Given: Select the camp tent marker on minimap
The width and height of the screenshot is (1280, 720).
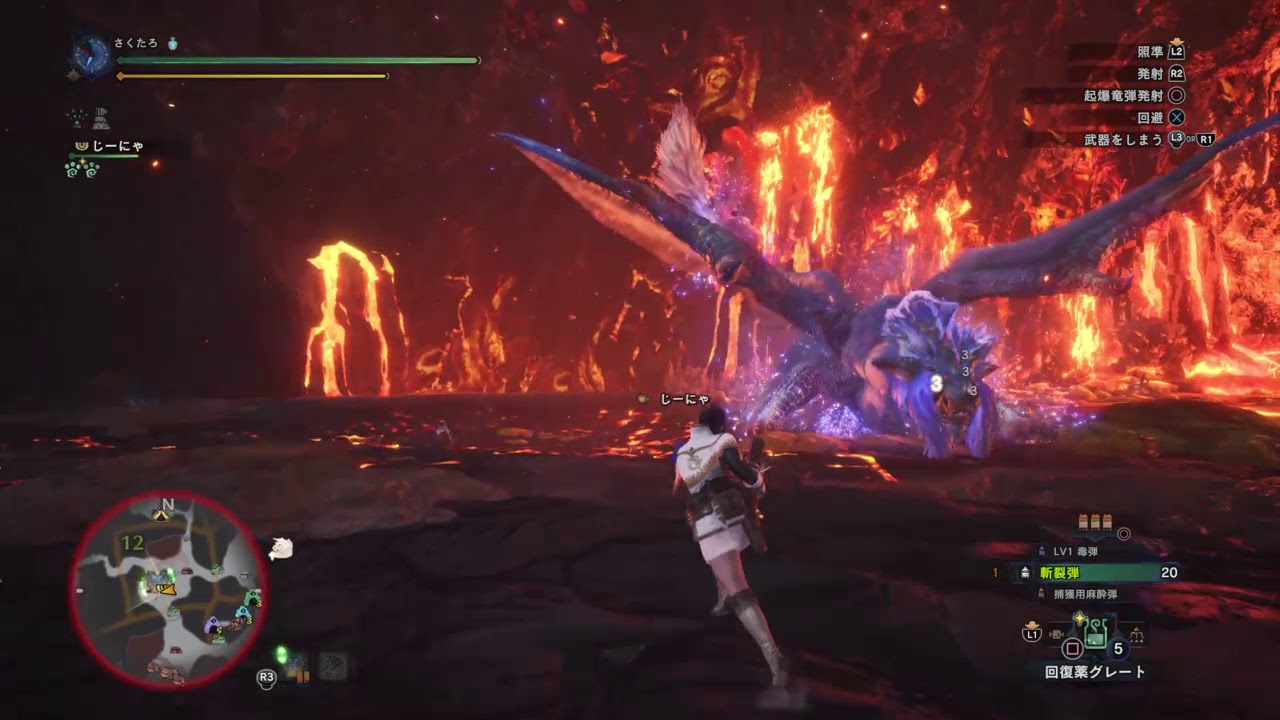Looking at the screenshot, I should (160, 514).
